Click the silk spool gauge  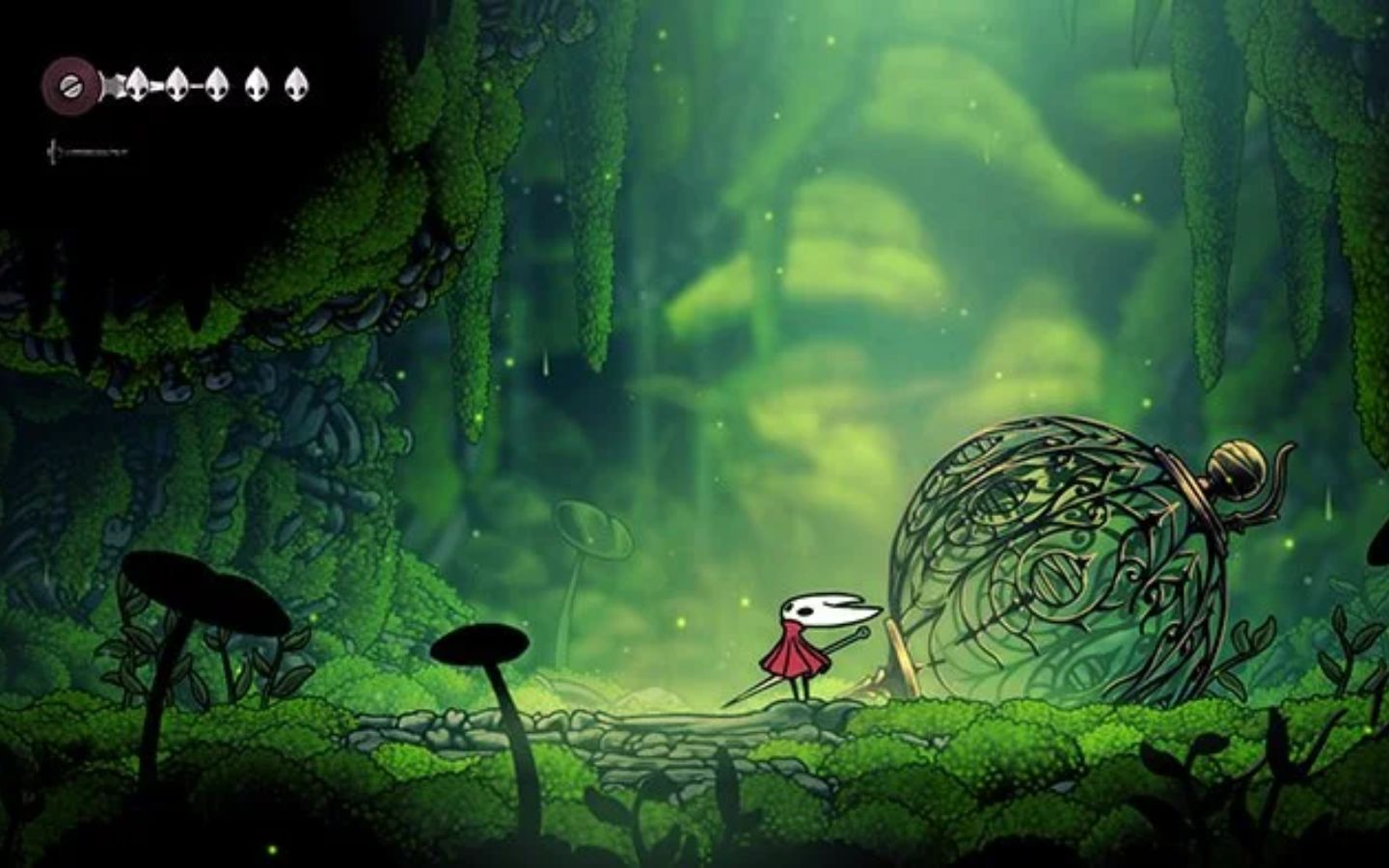click(x=69, y=85)
